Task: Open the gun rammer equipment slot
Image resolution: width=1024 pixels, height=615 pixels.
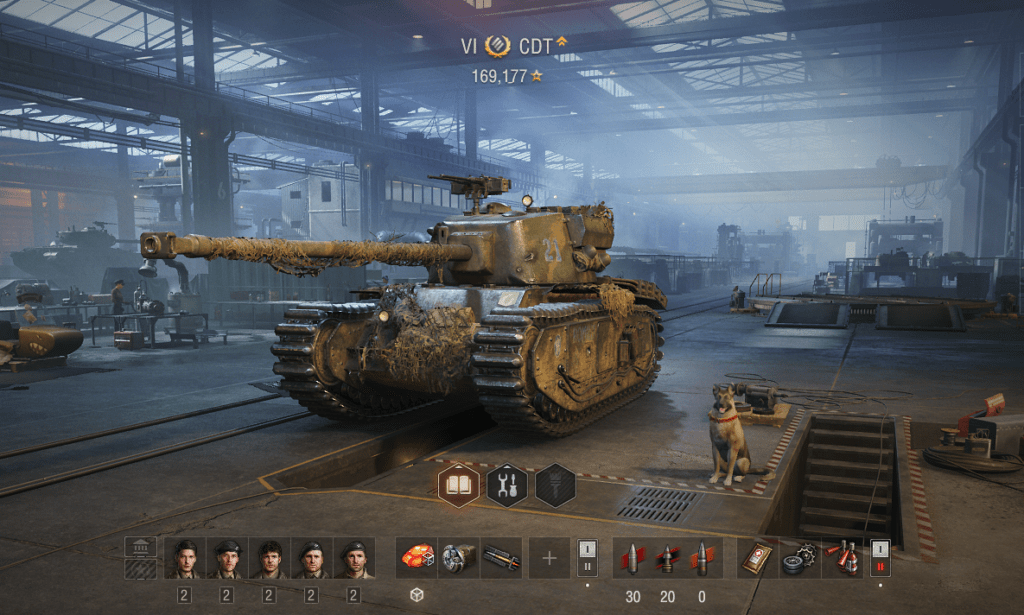Action: [500, 557]
